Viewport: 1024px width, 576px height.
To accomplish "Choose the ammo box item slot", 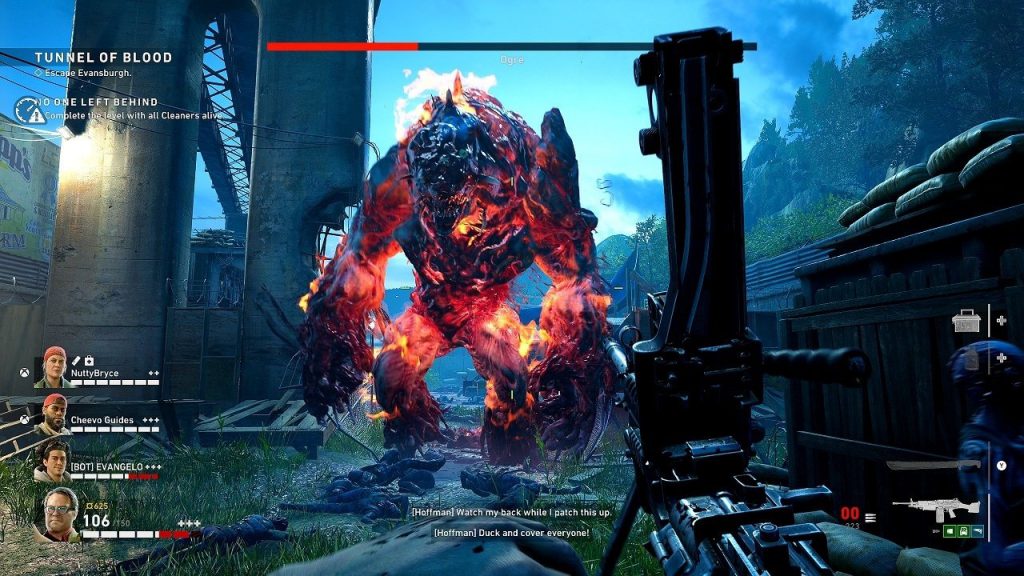I will tap(968, 322).
